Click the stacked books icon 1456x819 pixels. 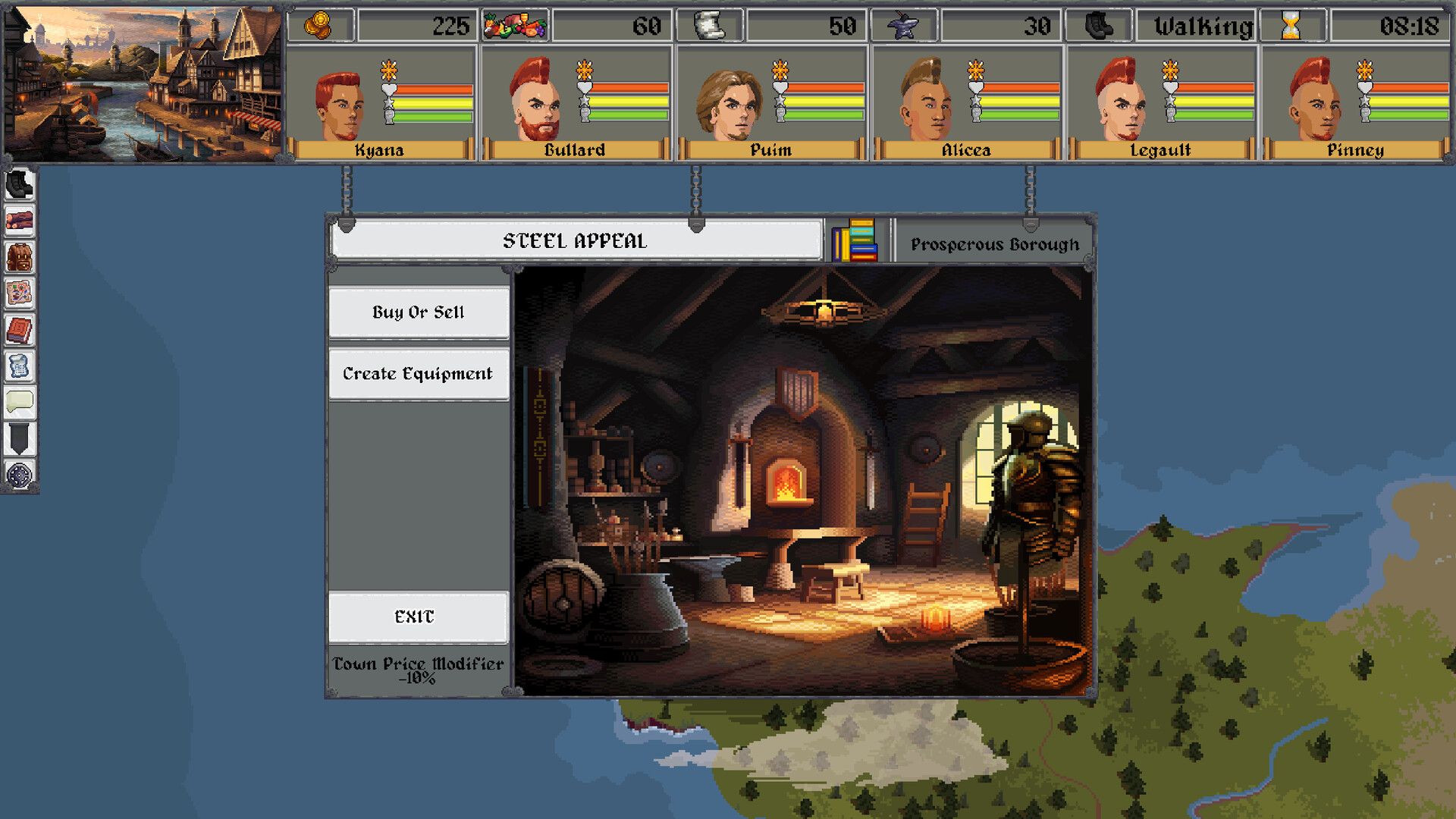tap(855, 241)
